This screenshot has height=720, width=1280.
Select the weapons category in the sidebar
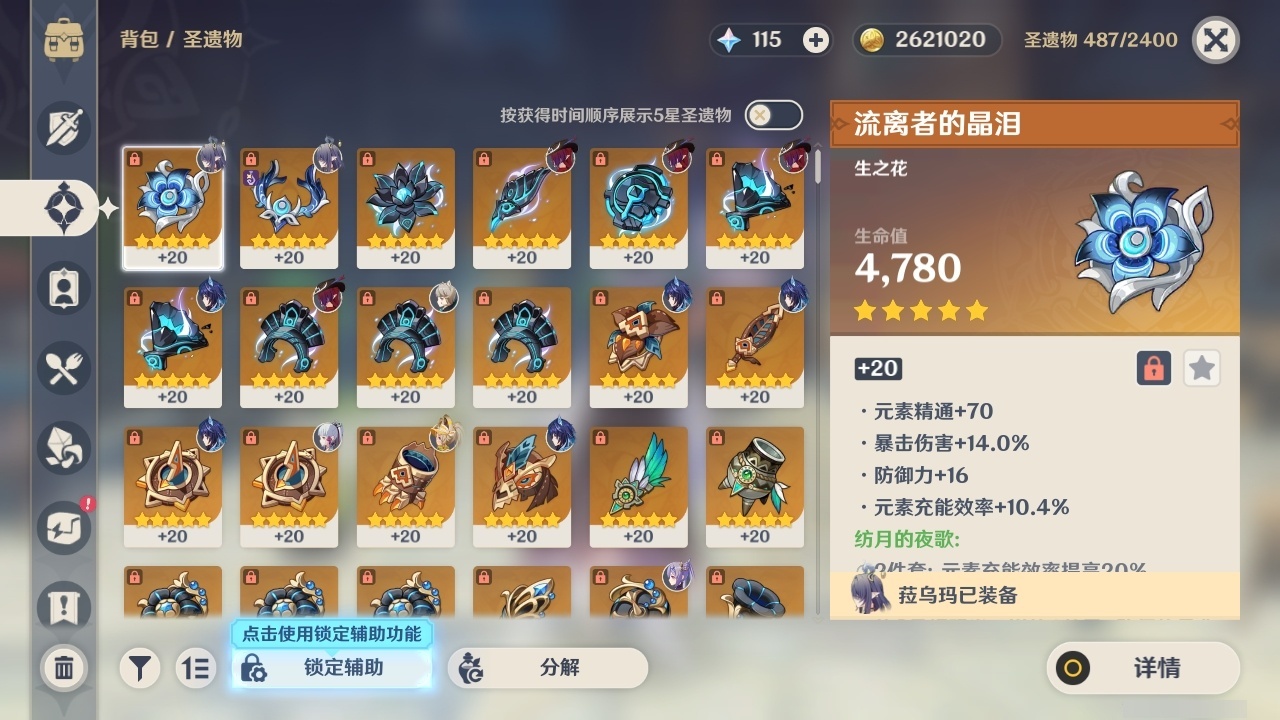pos(63,128)
